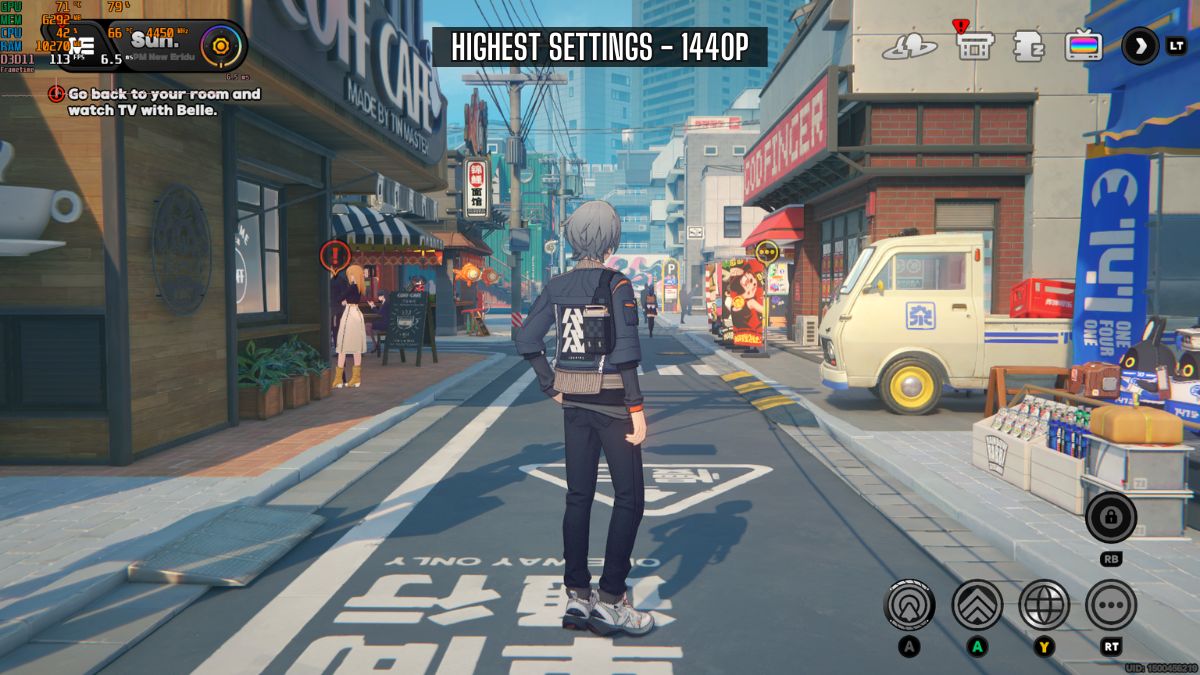Open the shop icon with red alert

974,45
